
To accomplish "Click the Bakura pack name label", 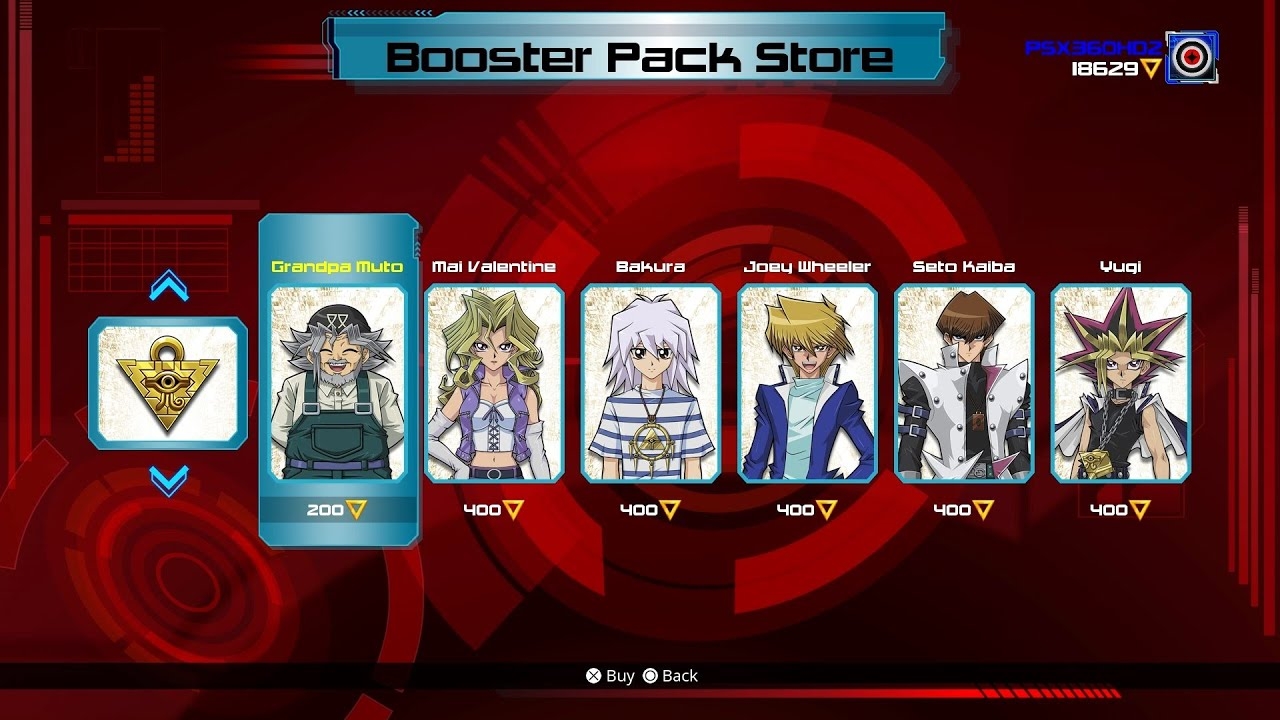I will click(x=651, y=266).
